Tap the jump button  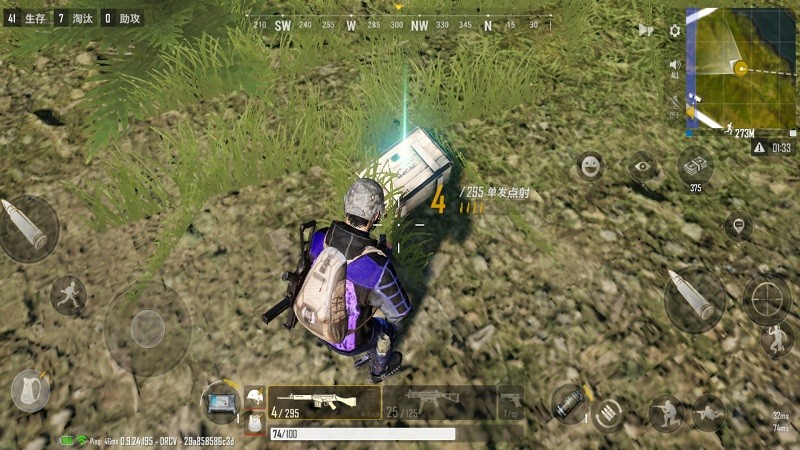776,339
